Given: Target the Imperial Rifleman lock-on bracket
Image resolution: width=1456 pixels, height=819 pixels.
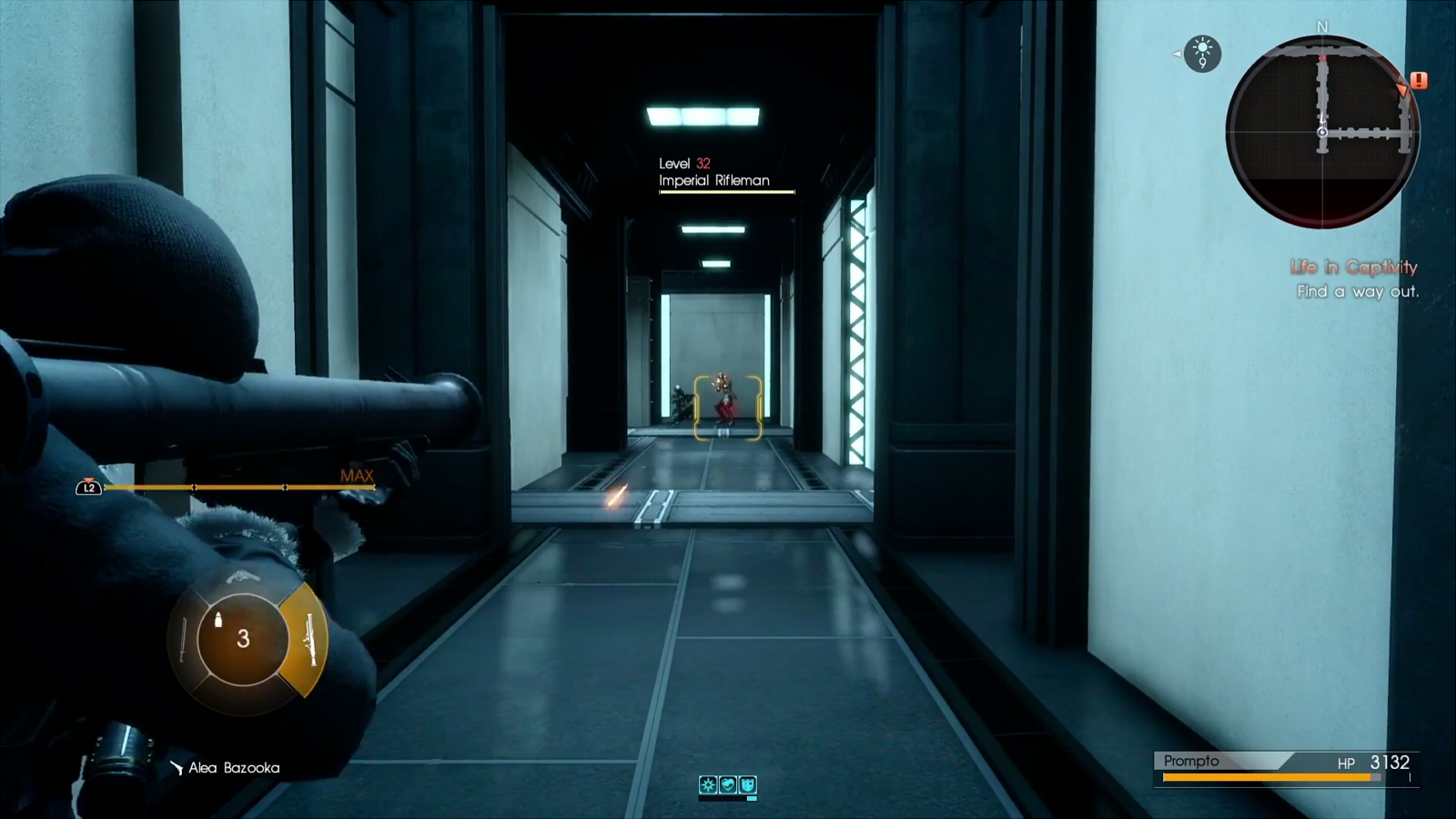Looking at the screenshot, I should click(x=727, y=408).
